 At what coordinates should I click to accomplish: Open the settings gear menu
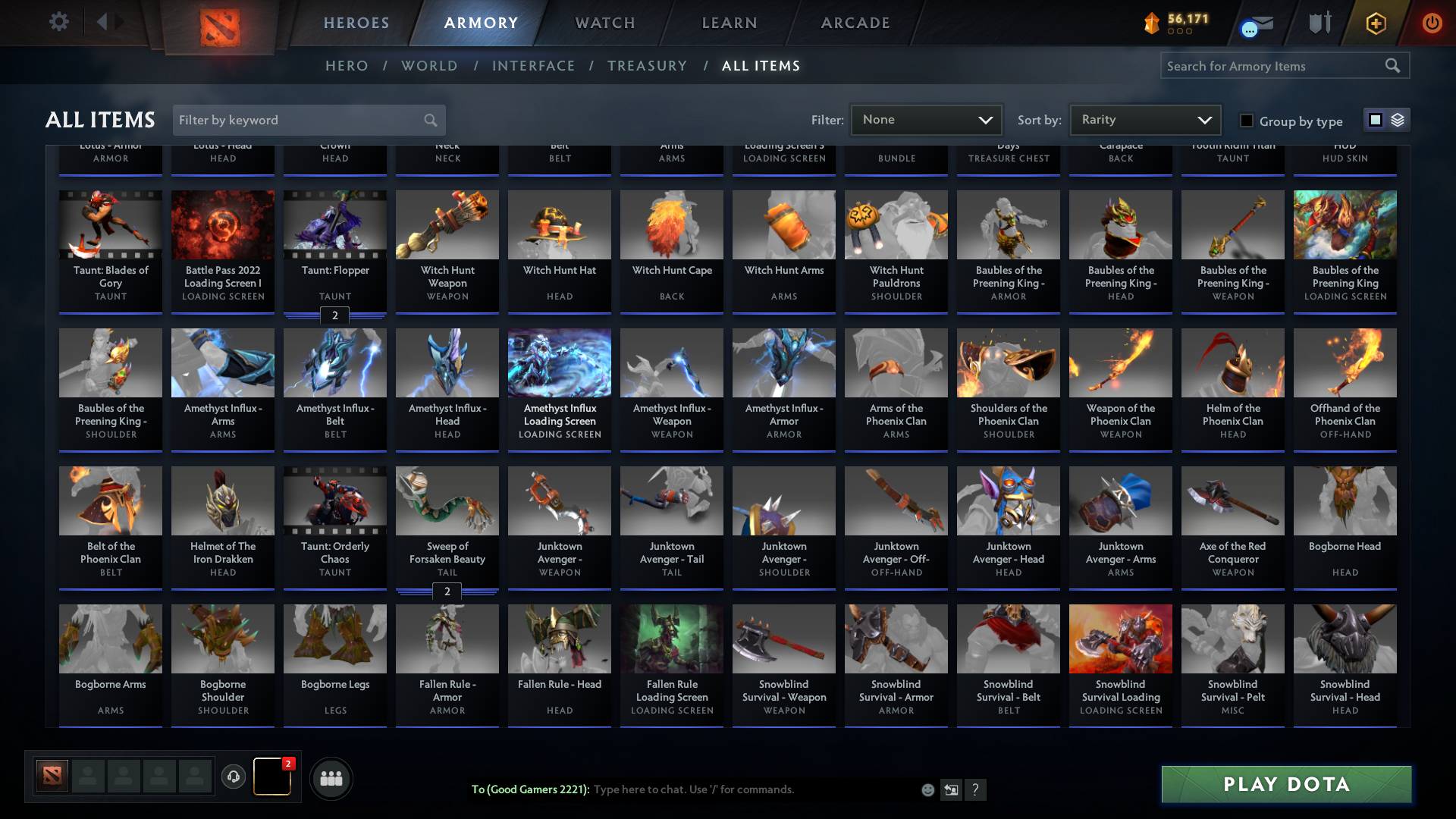[x=59, y=21]
